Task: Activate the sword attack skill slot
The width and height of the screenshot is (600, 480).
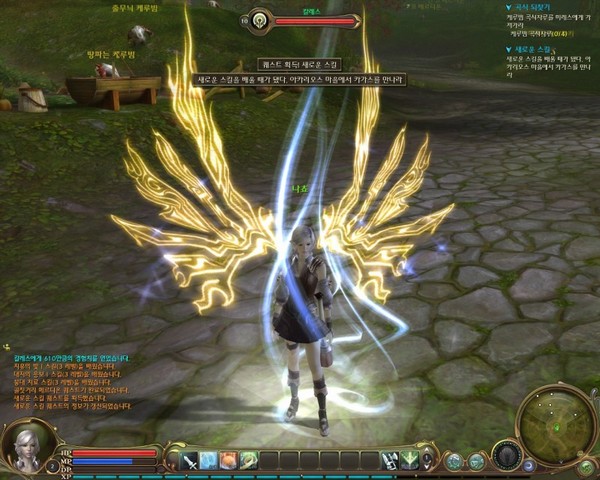Action: point(189,460)
